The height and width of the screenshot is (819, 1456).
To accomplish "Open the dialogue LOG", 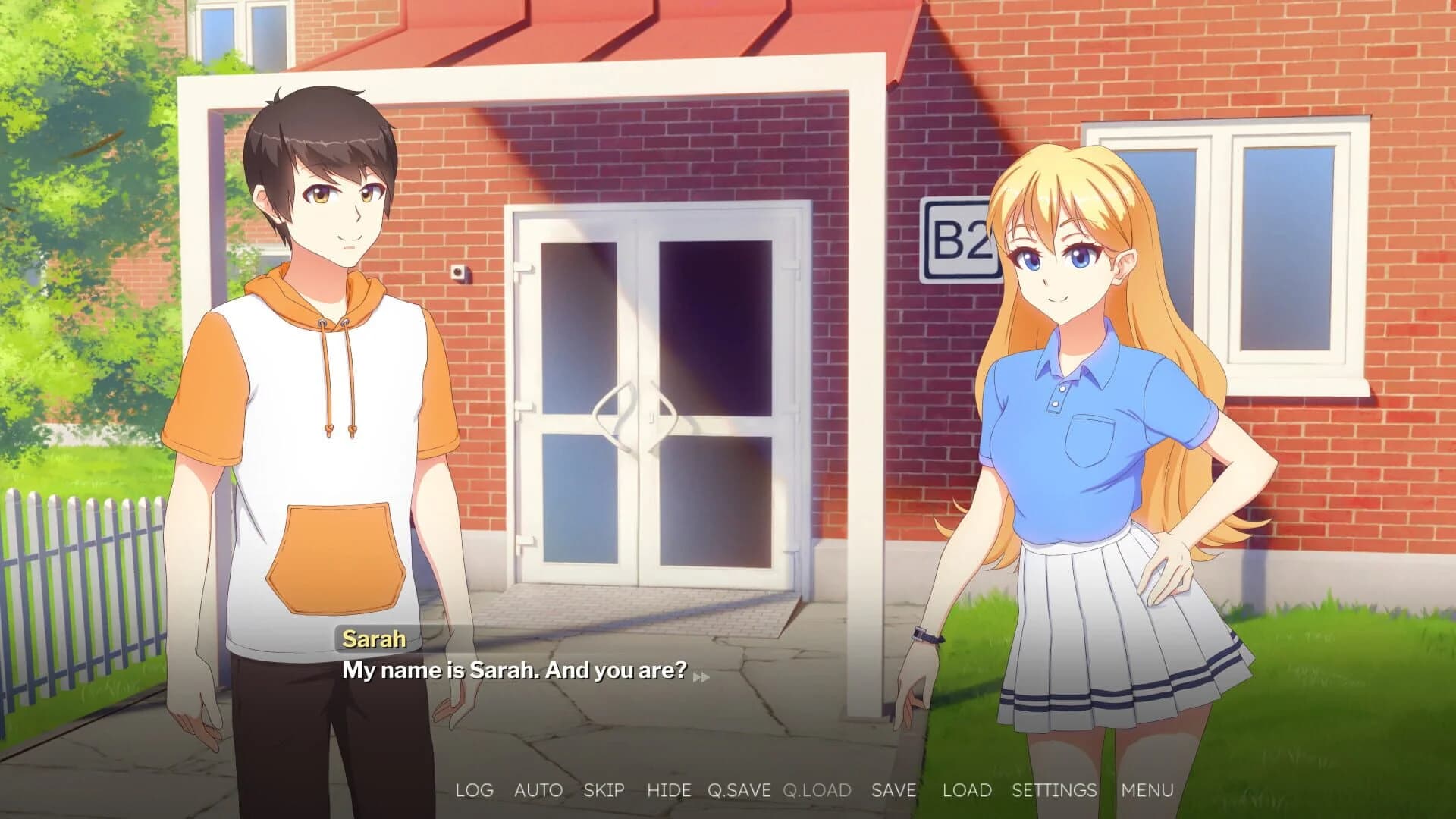I will [474, 790].
